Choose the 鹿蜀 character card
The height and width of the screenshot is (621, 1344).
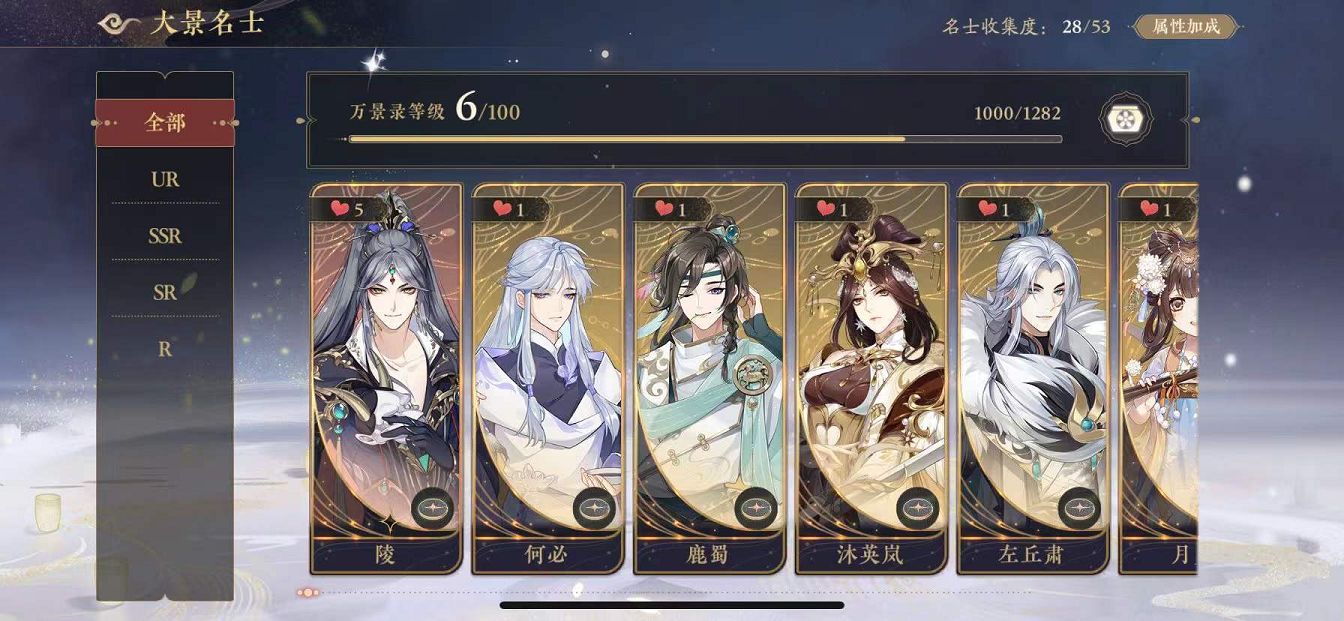[709, 378]
